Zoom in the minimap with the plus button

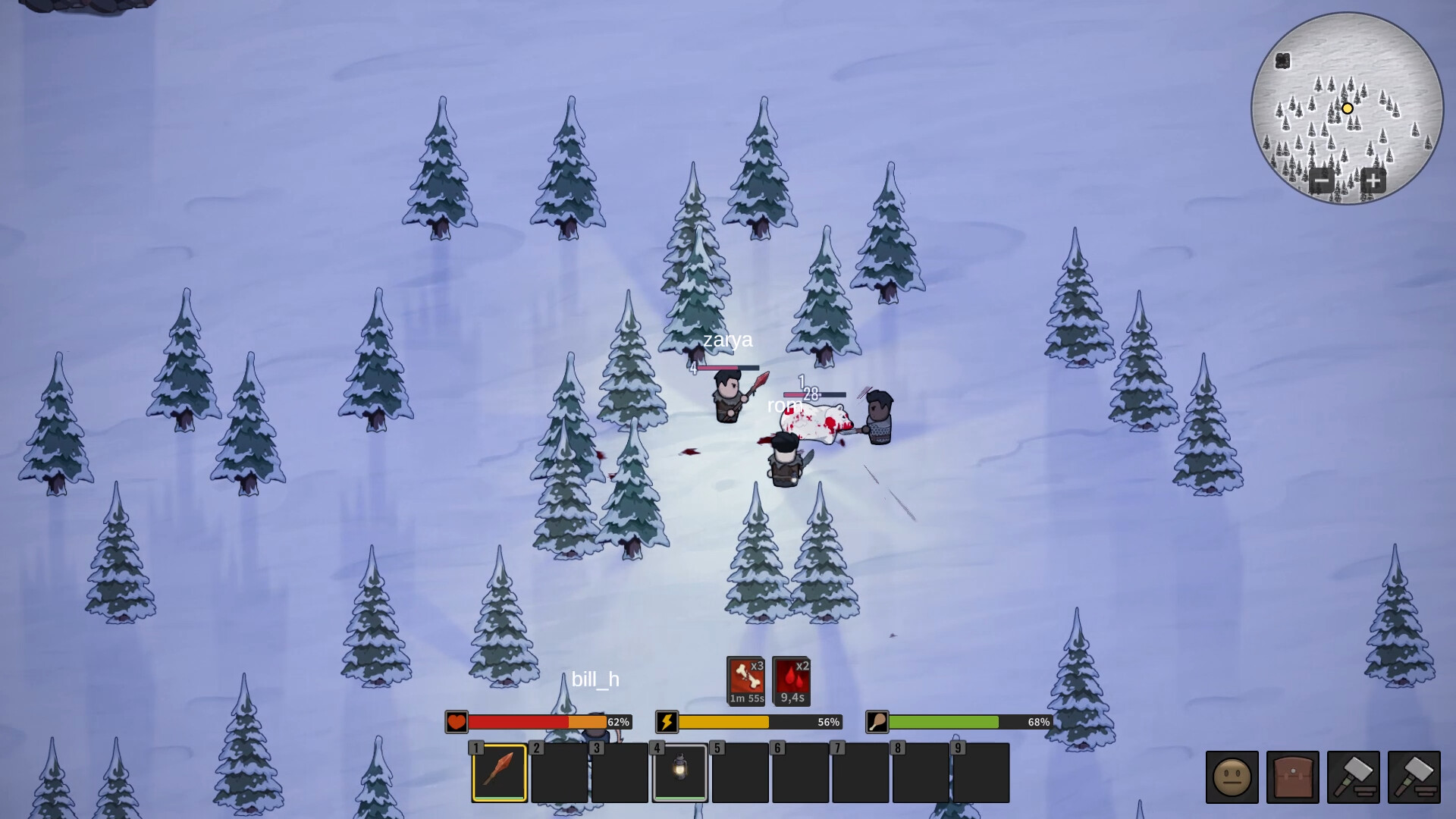[1374, 181]
